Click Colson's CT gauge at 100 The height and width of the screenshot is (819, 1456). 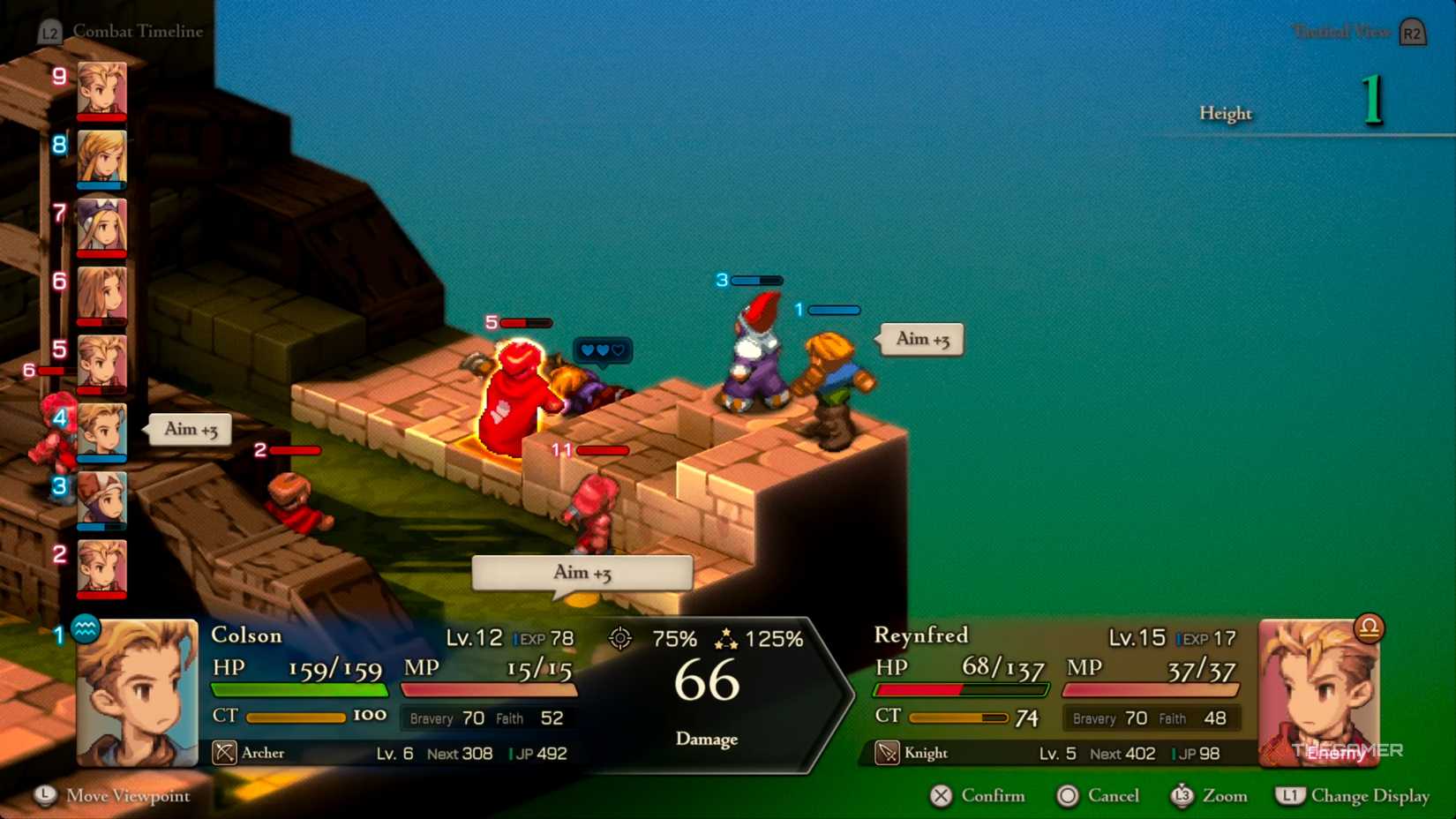click(x=296, y=716)
